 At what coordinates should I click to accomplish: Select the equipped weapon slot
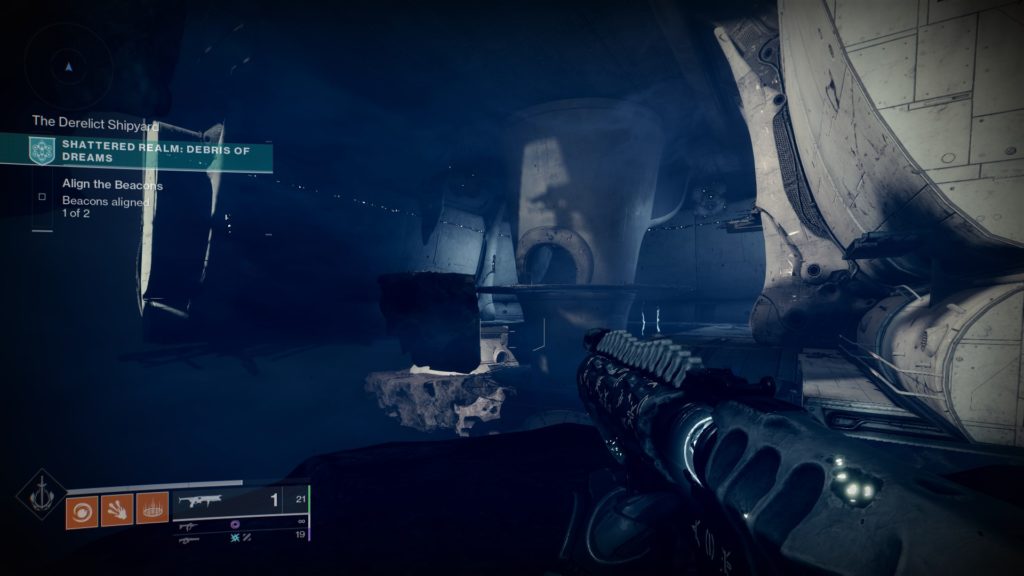click(x=240, y=501)
